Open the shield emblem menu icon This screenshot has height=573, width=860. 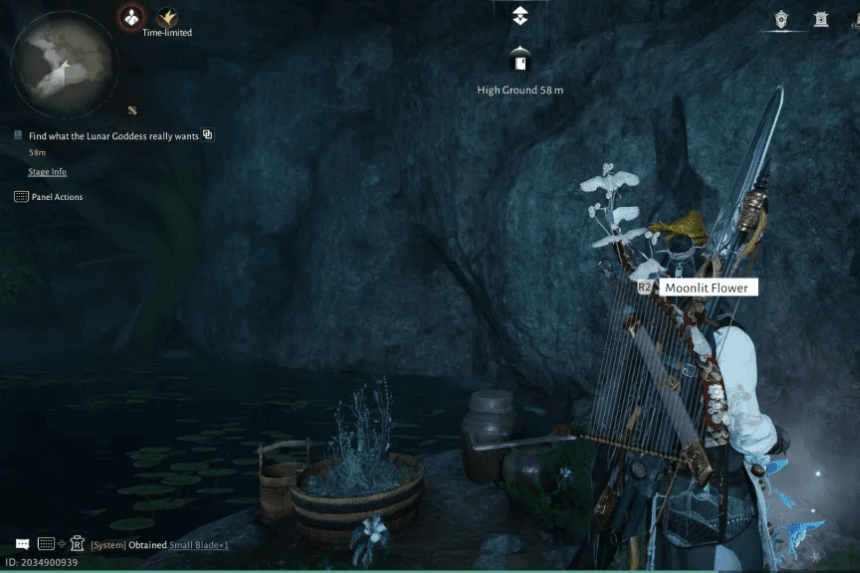(782, 19)
